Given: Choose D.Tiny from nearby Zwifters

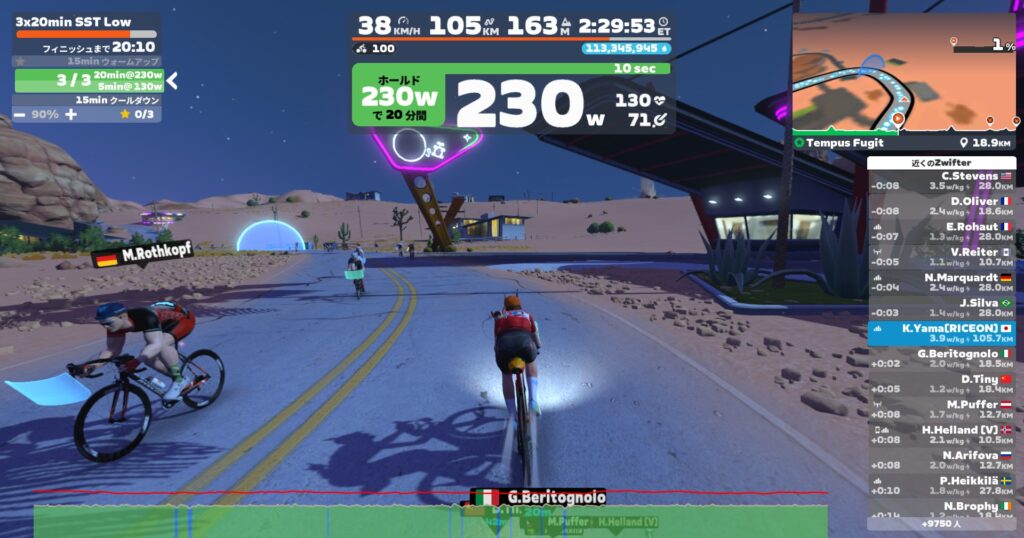Looking at the screenshot, I should (x=941, y=383).
